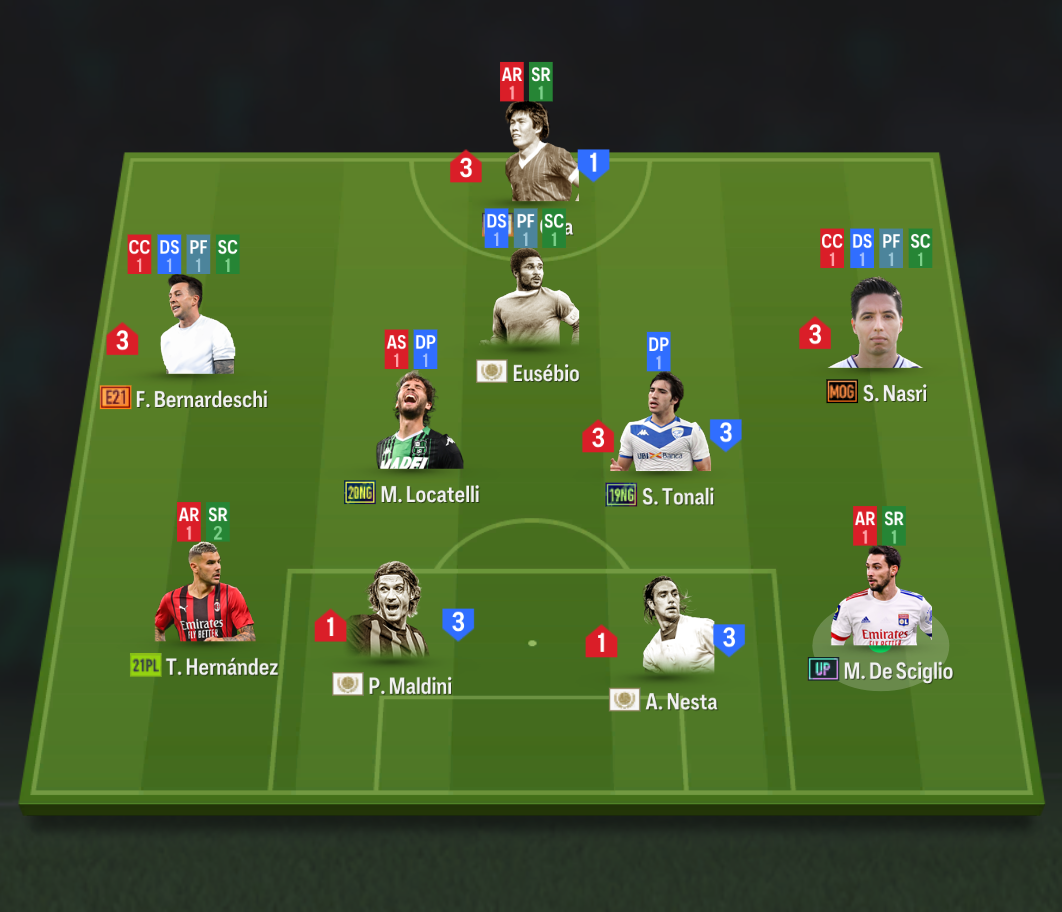Select the highlighted M. De Sciglio card

[880, 600]
